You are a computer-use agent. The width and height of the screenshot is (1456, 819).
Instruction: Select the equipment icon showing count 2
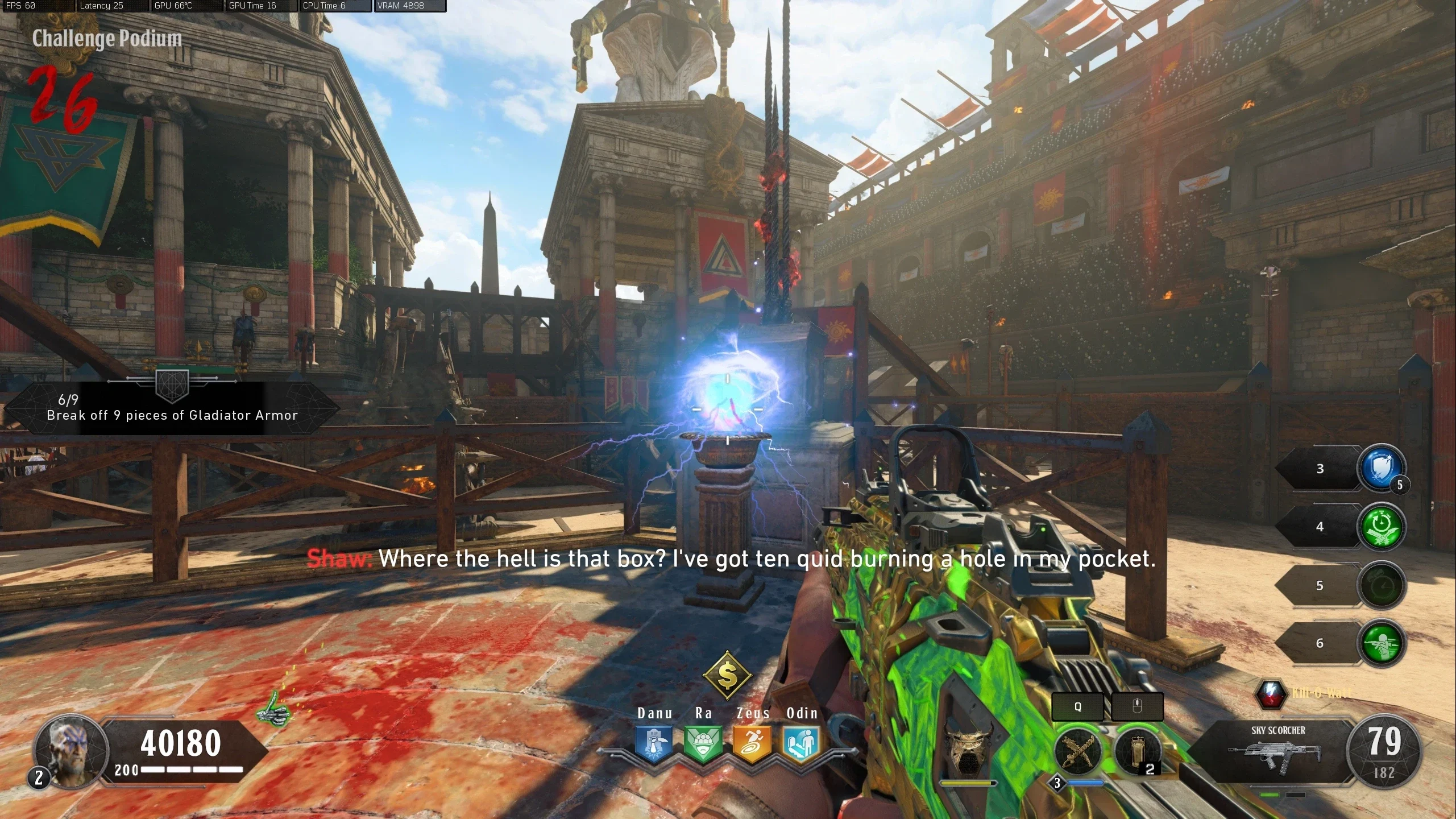1137,752
